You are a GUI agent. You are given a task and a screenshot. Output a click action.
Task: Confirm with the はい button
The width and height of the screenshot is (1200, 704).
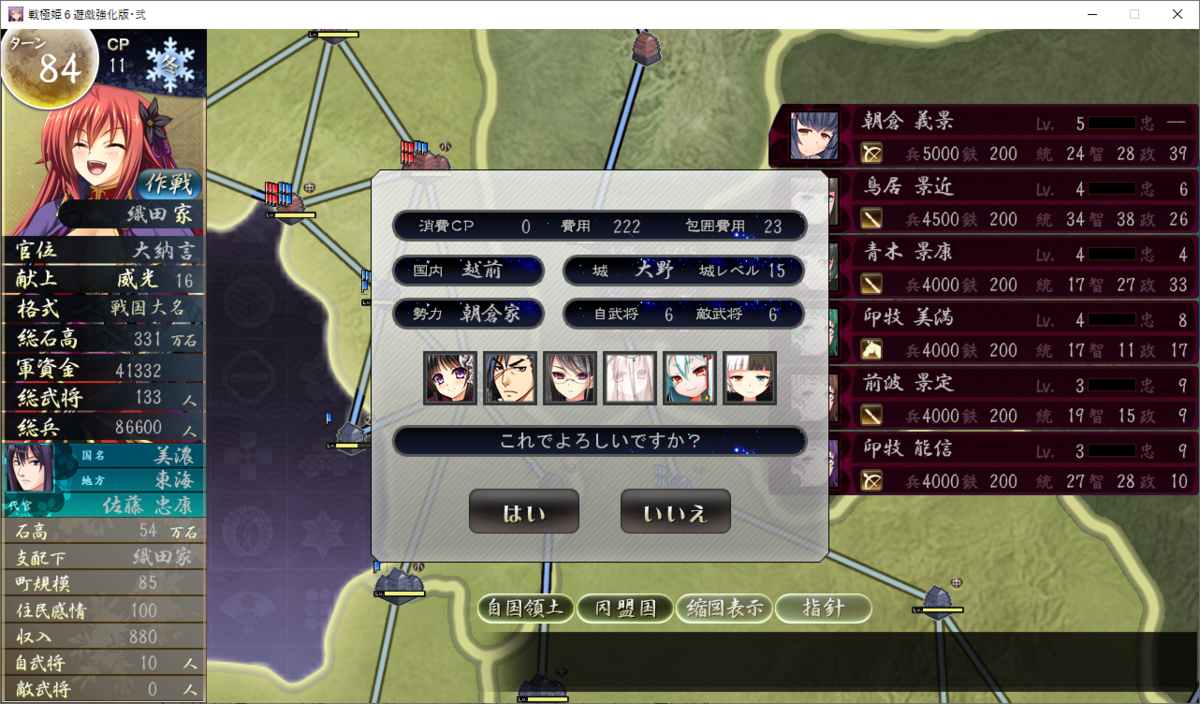524,512
